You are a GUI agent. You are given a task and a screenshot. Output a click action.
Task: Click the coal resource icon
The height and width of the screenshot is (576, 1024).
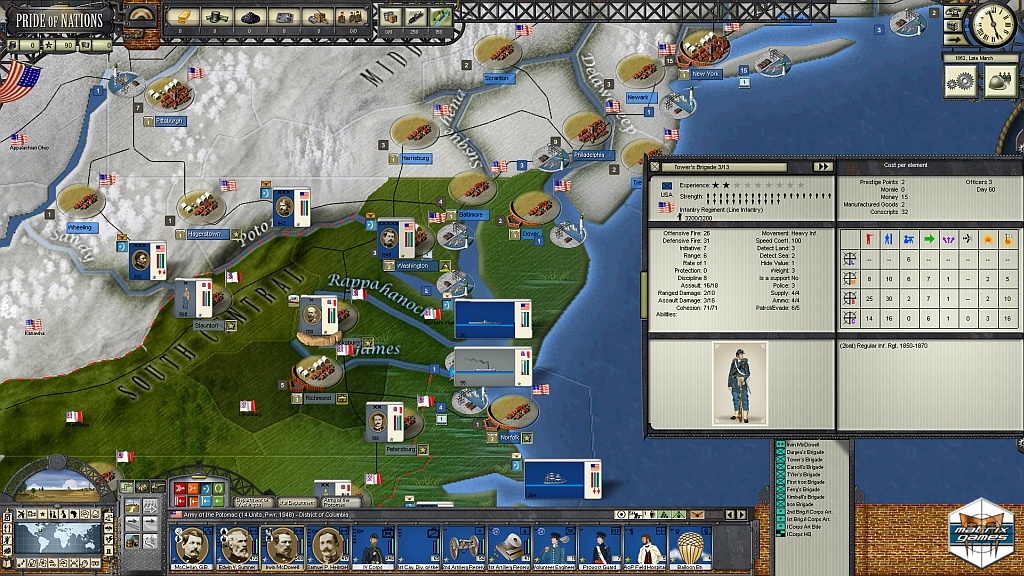249,16
